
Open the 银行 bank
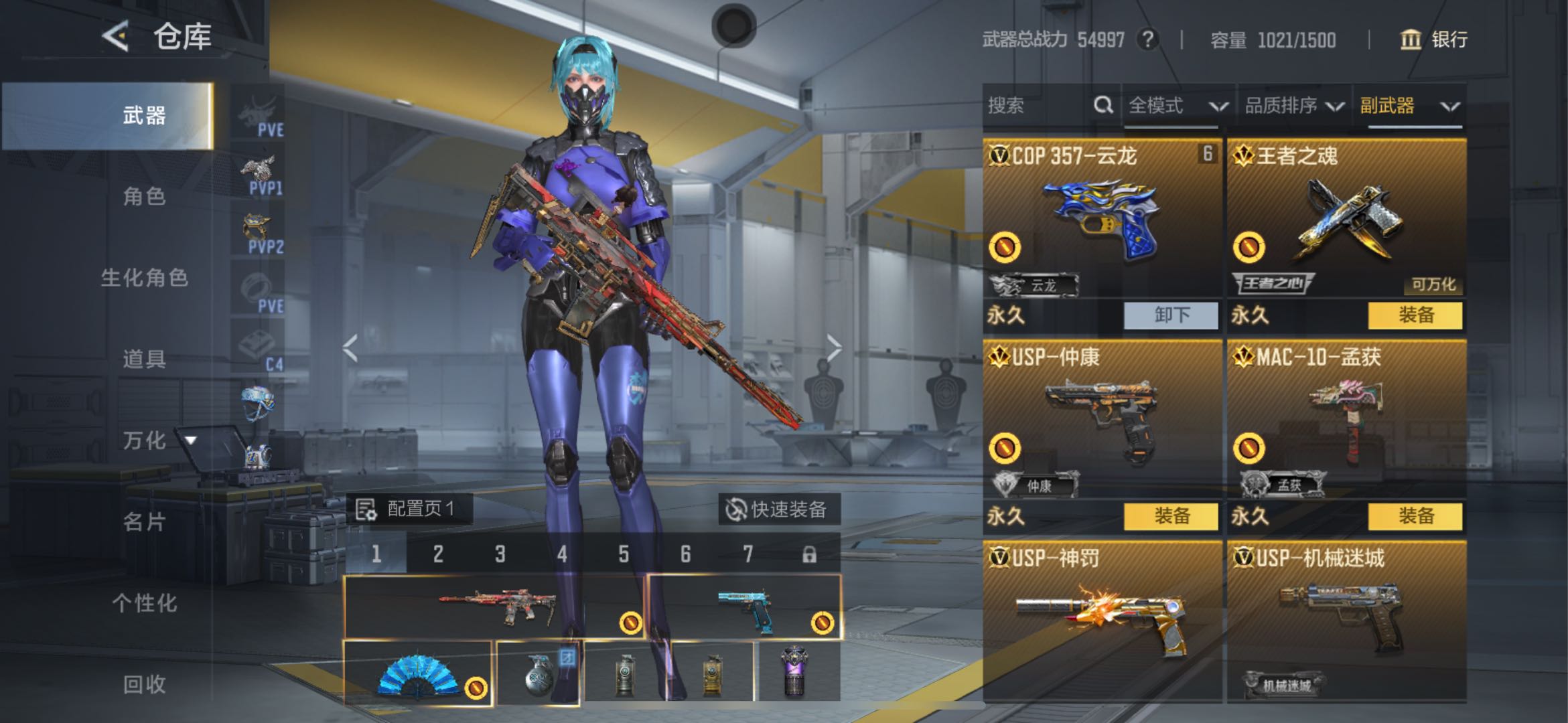(x=1434, y=39)
